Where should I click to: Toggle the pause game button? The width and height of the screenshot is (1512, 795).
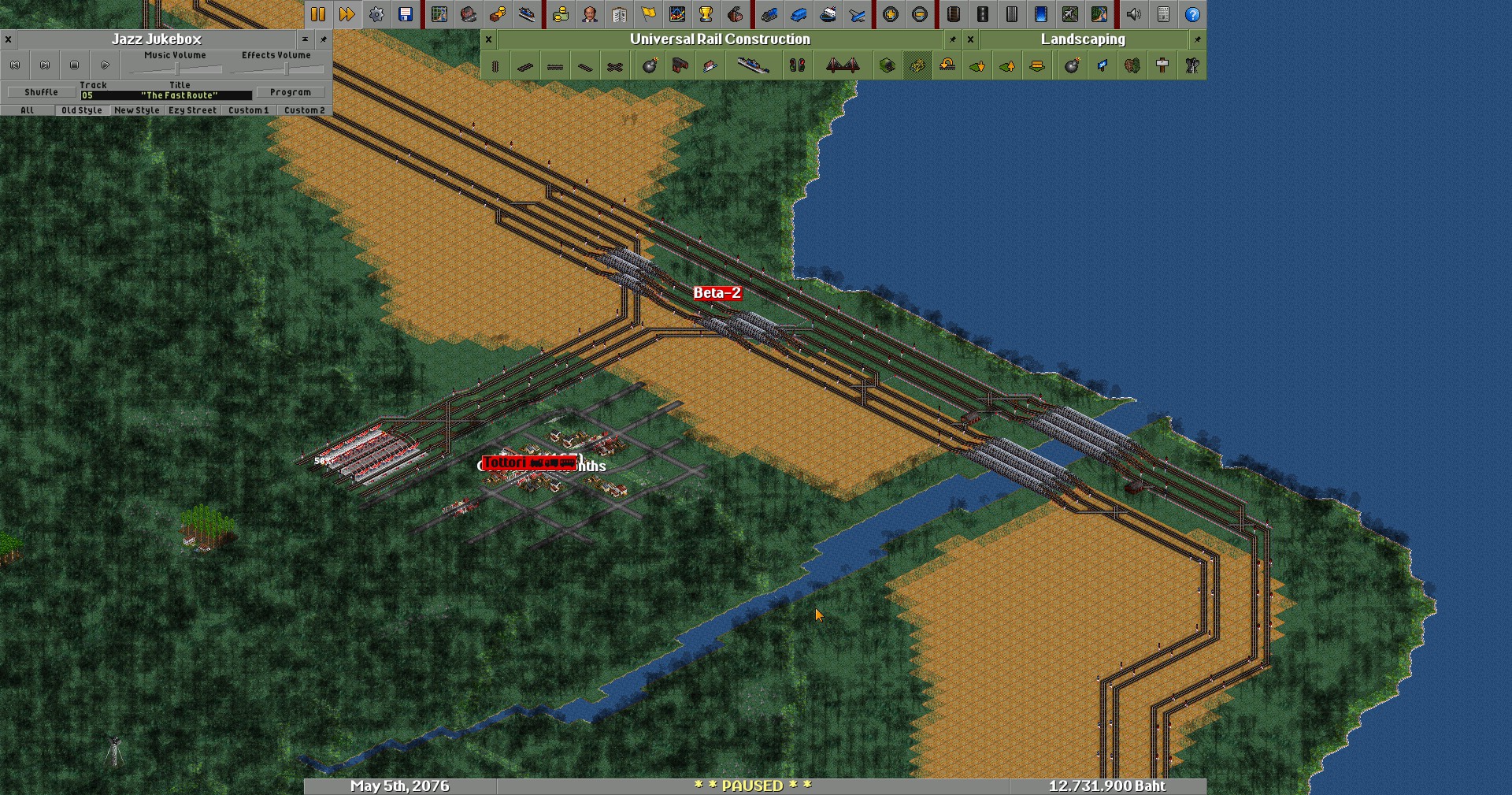click(318, 14)
